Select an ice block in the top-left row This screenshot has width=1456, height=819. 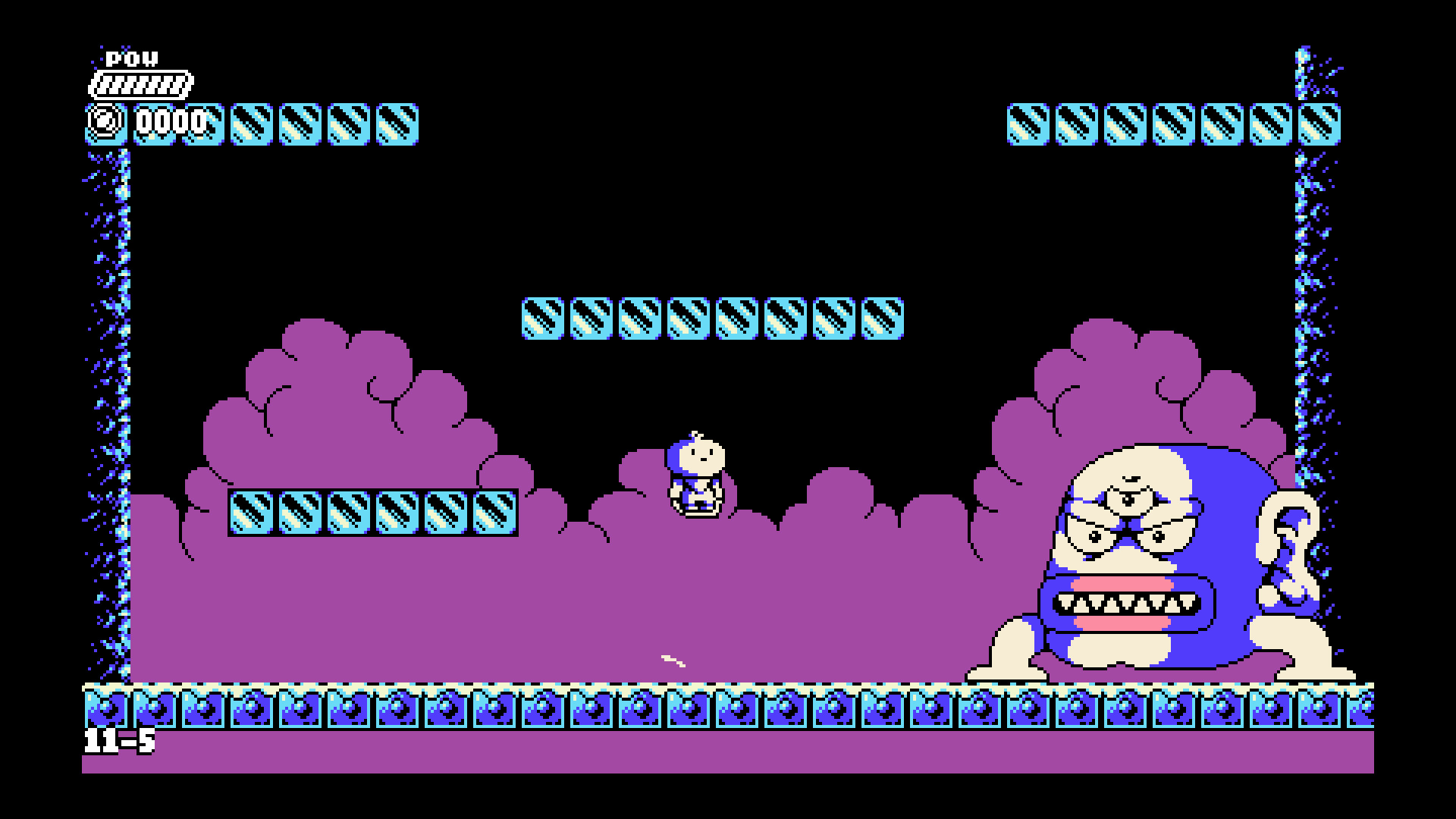pyautogui.click(x=303, y=124)
